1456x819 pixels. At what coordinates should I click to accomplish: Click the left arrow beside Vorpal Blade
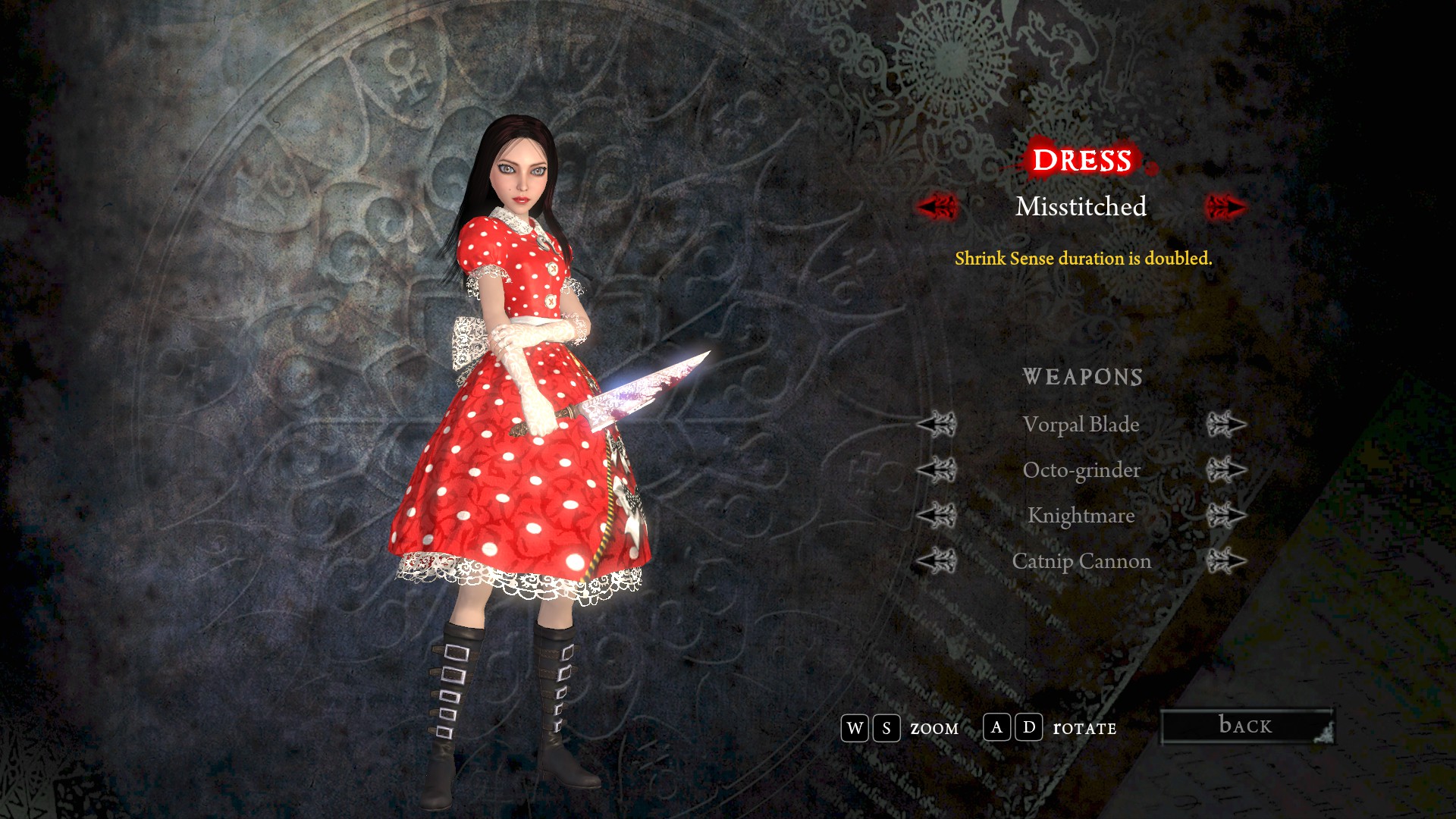click(x=937, y=425)
